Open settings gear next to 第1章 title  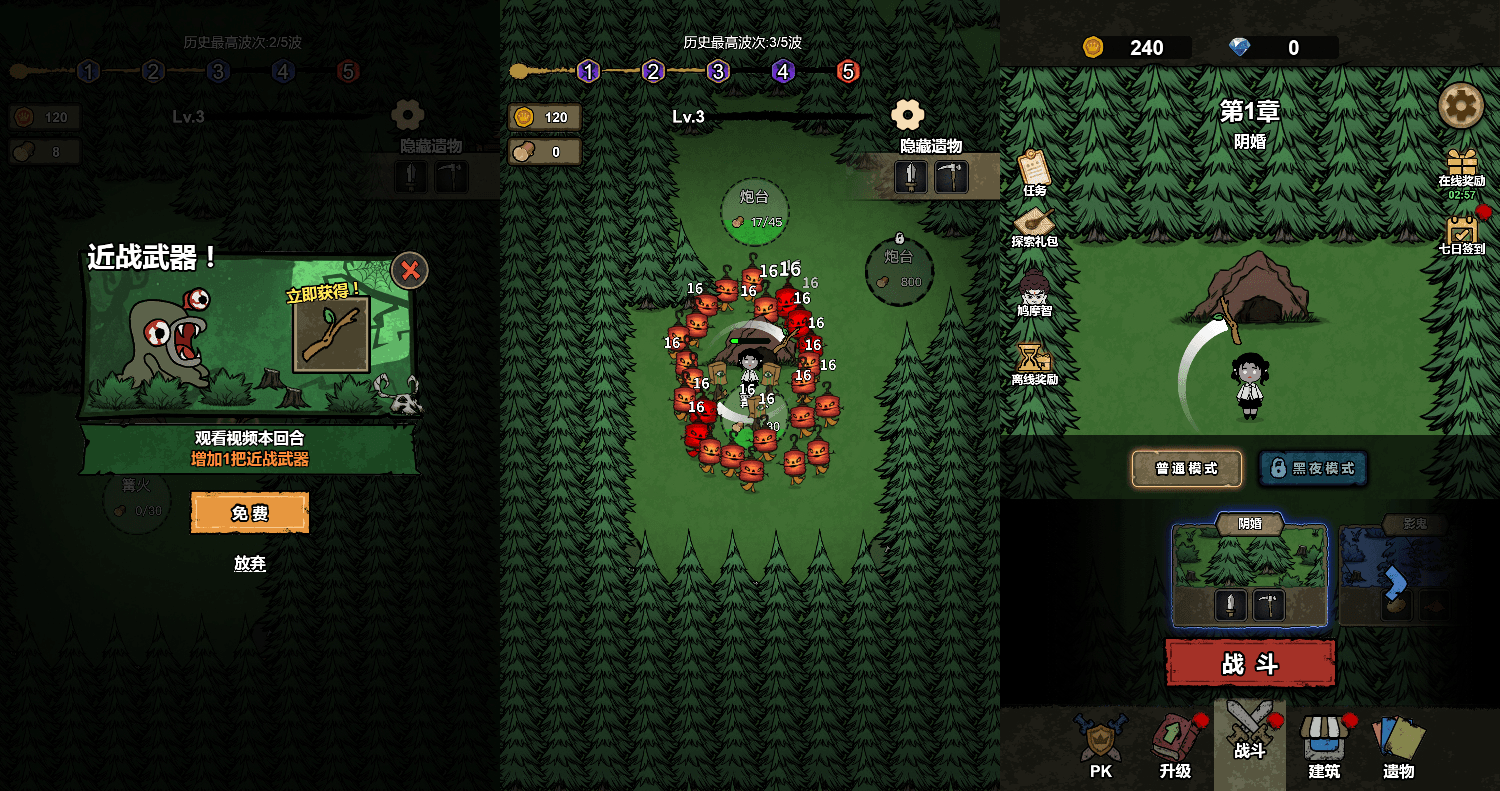click(1460, 105)
